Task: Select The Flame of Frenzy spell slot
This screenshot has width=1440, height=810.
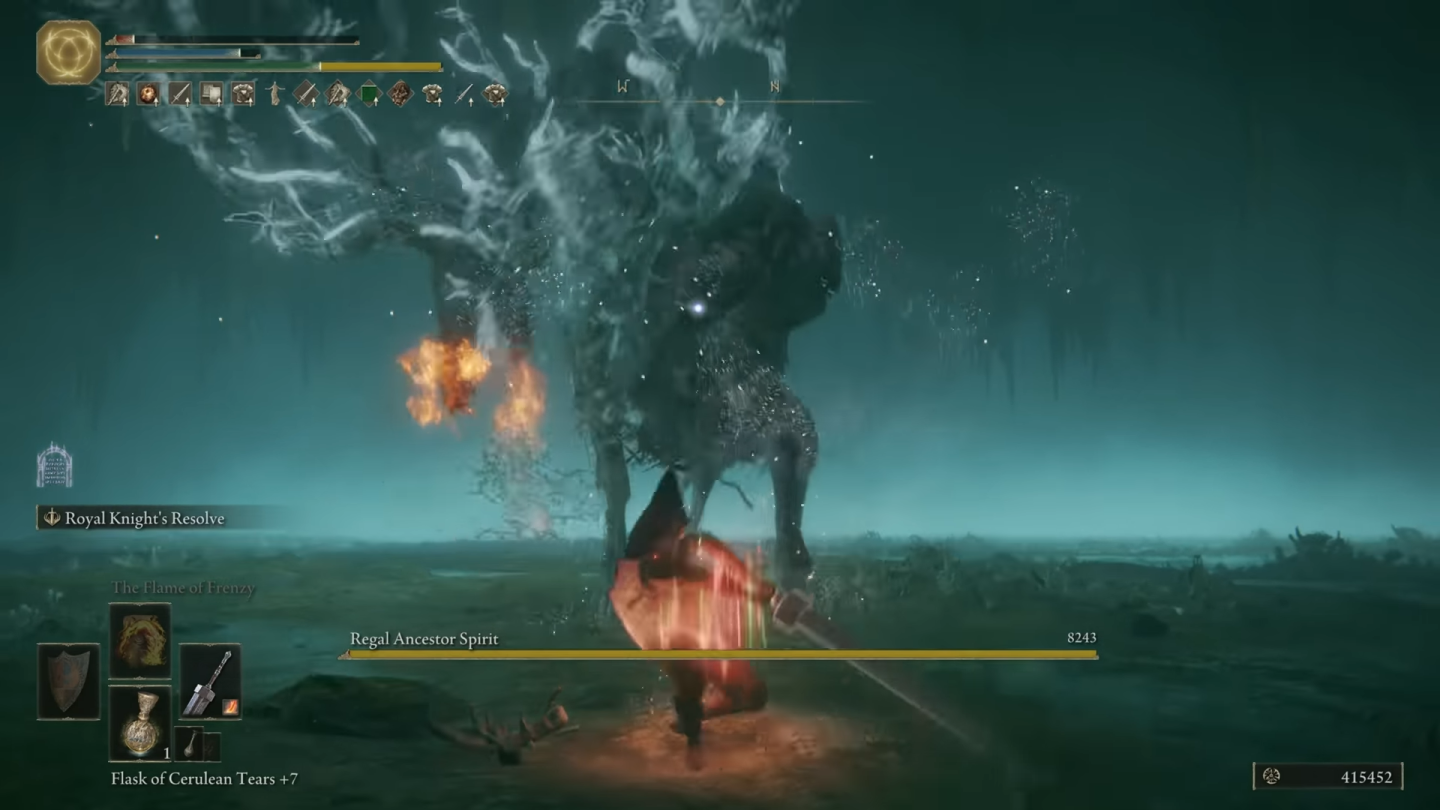Action: point(139,640)
